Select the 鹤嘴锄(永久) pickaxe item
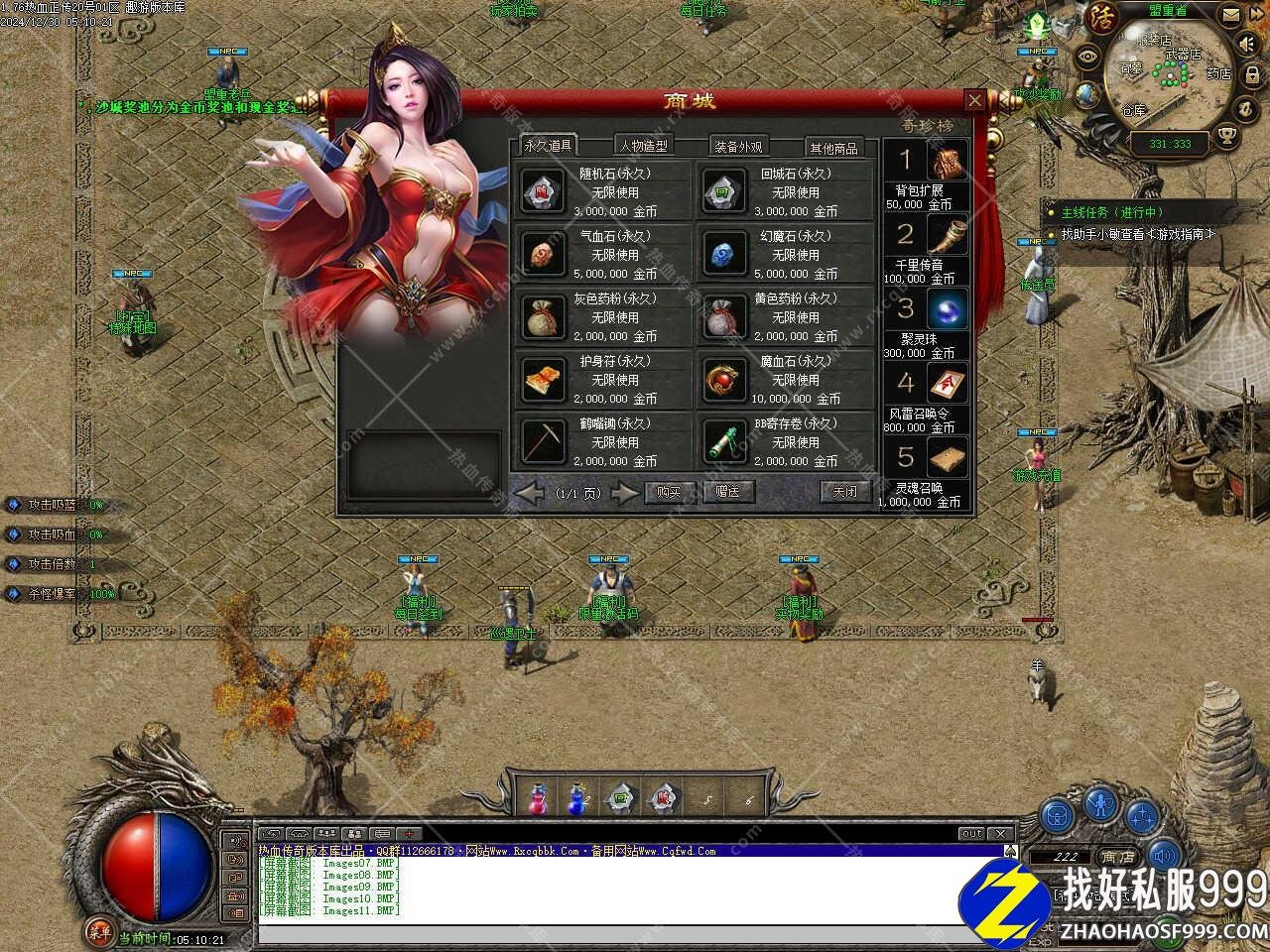 point(601,441)
